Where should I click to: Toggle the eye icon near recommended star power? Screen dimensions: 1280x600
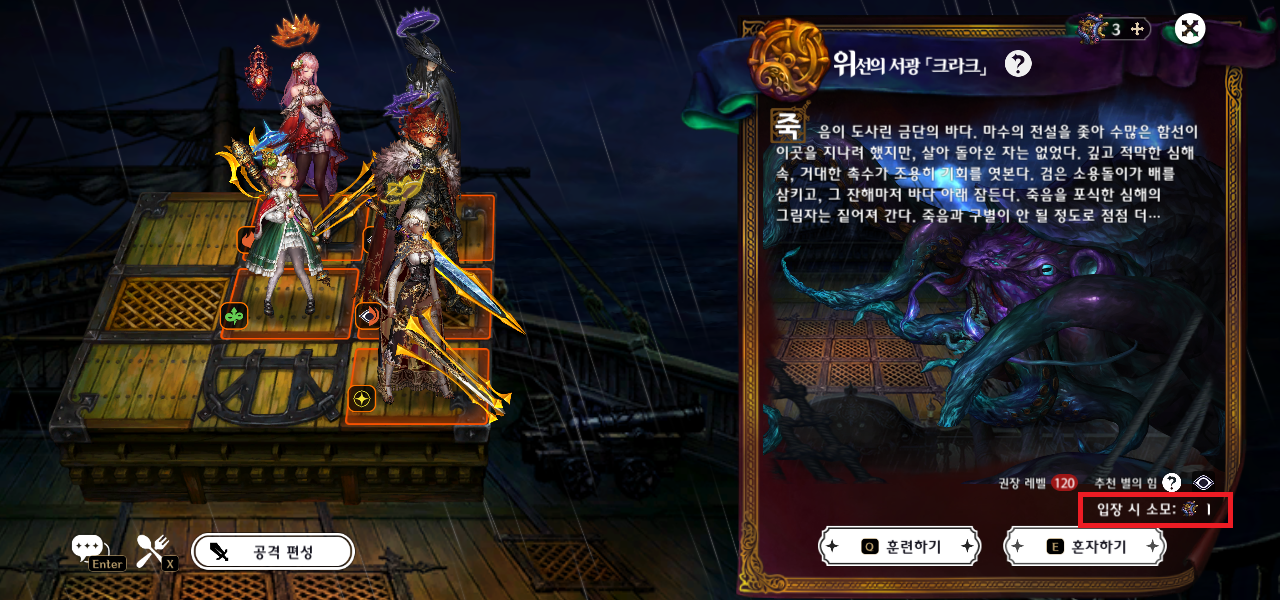1204,483
